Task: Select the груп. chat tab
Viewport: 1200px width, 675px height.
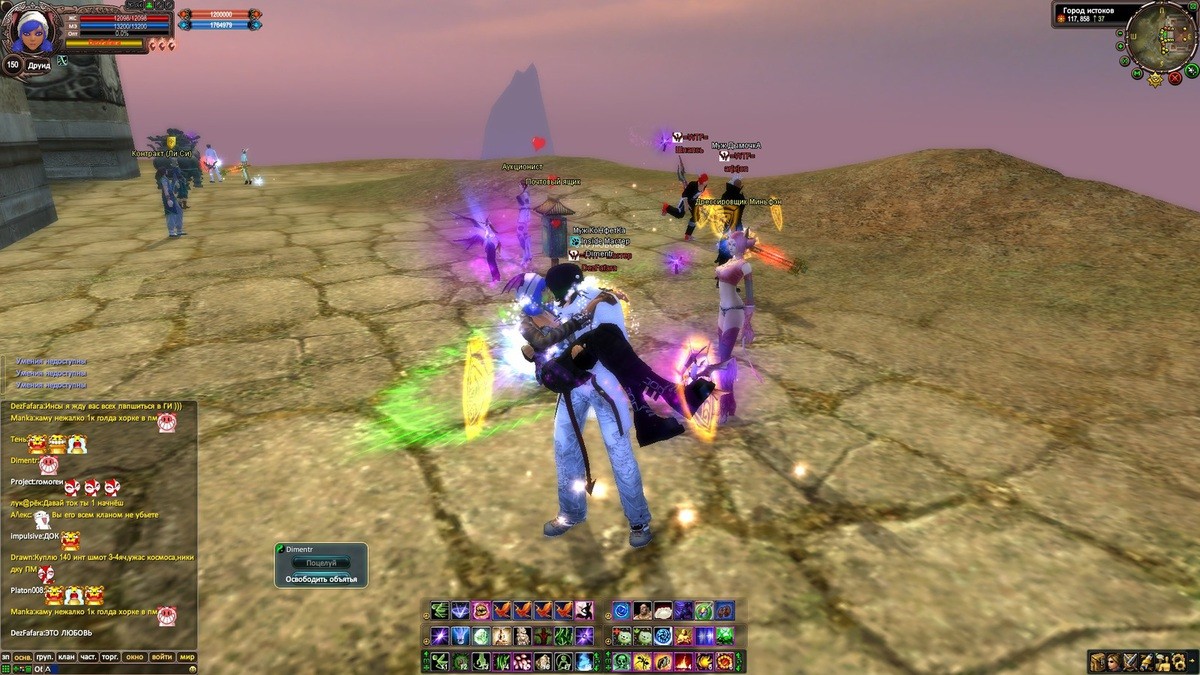Action: [44, 657]
